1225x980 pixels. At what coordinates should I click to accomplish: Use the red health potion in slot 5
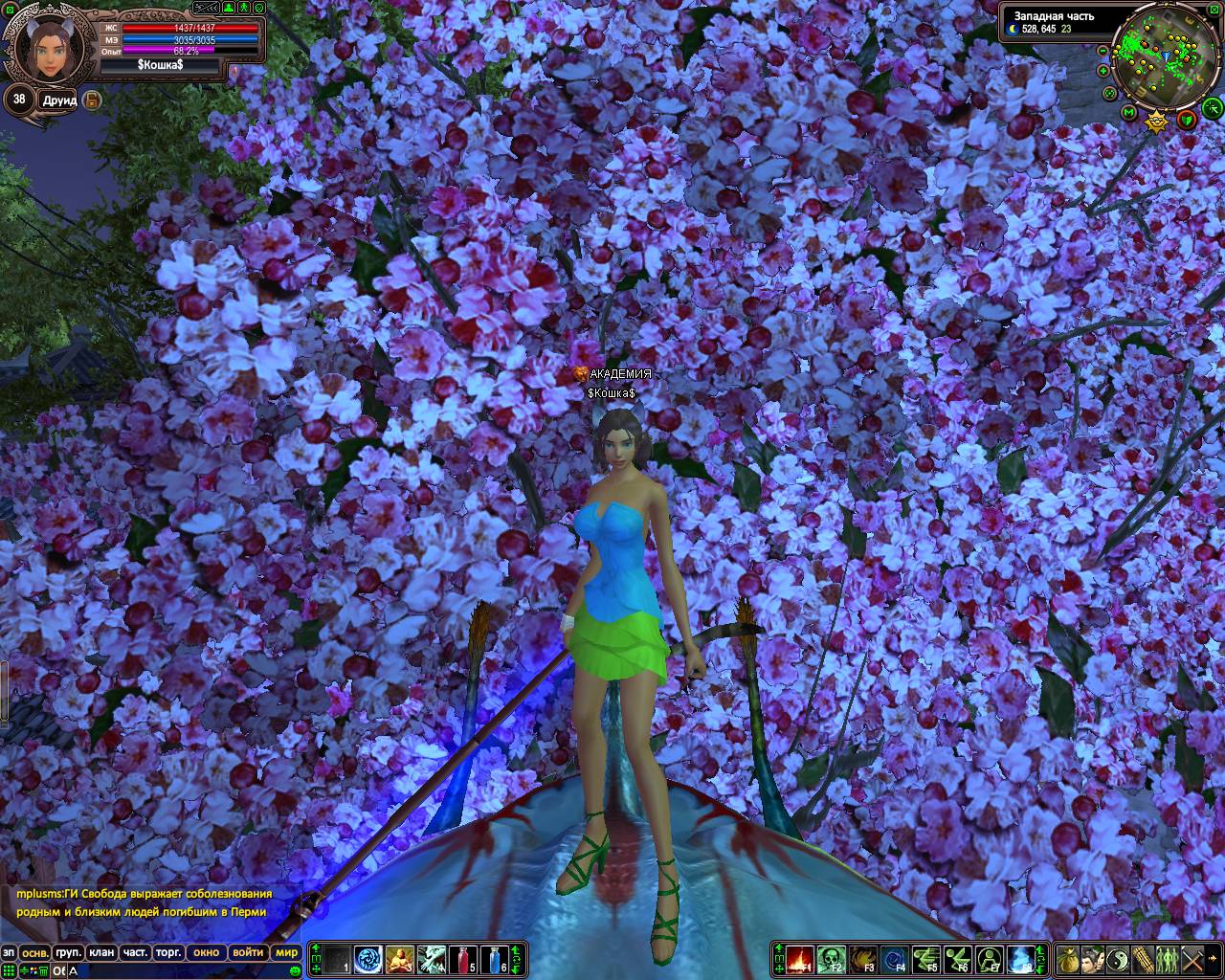(x=463, y=958)
